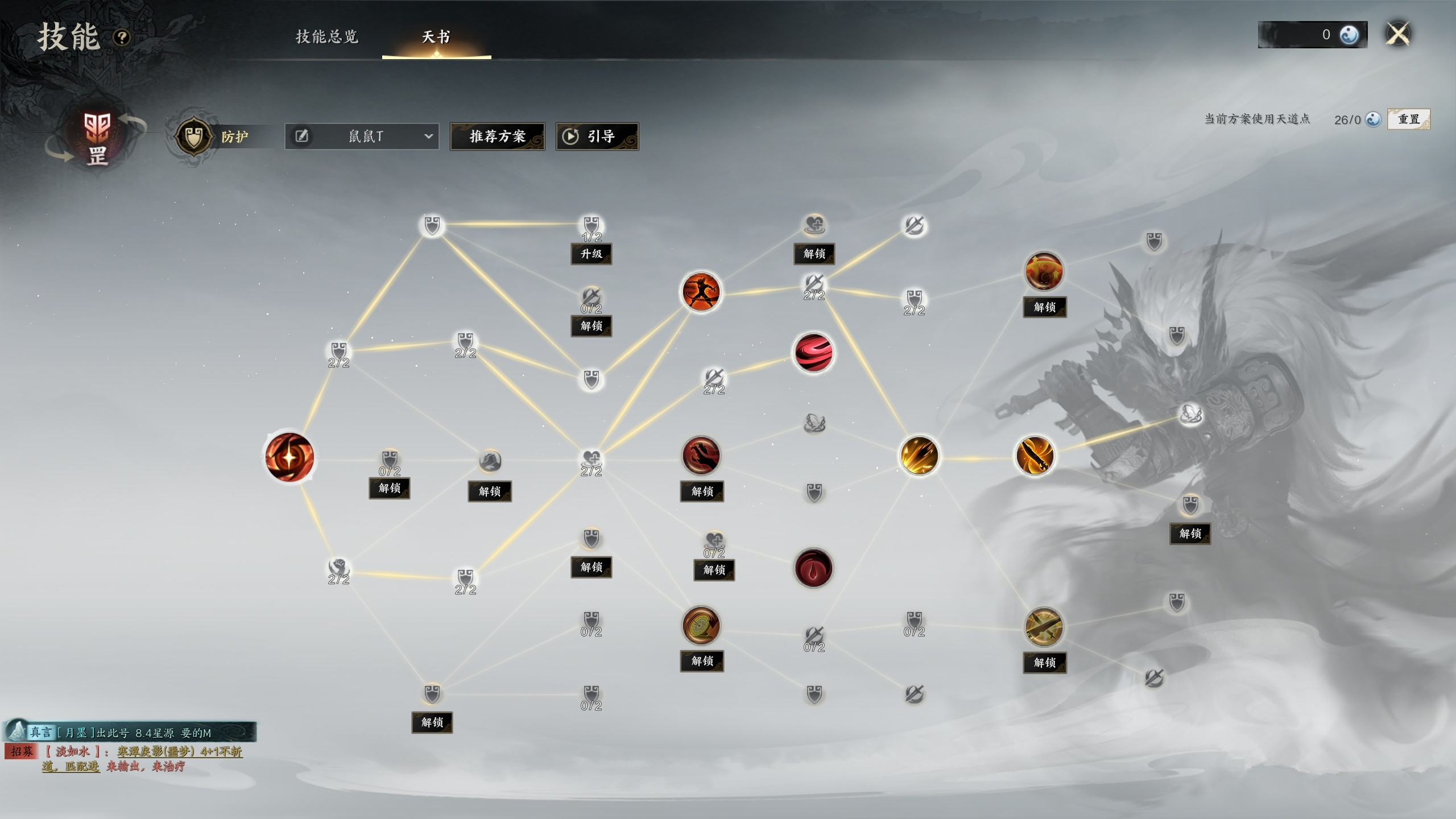Viewport: 1456px width, 819px height.
Task: Unlock the red claw hand skill
Action: pyautogui.click(x=702, y=491)
